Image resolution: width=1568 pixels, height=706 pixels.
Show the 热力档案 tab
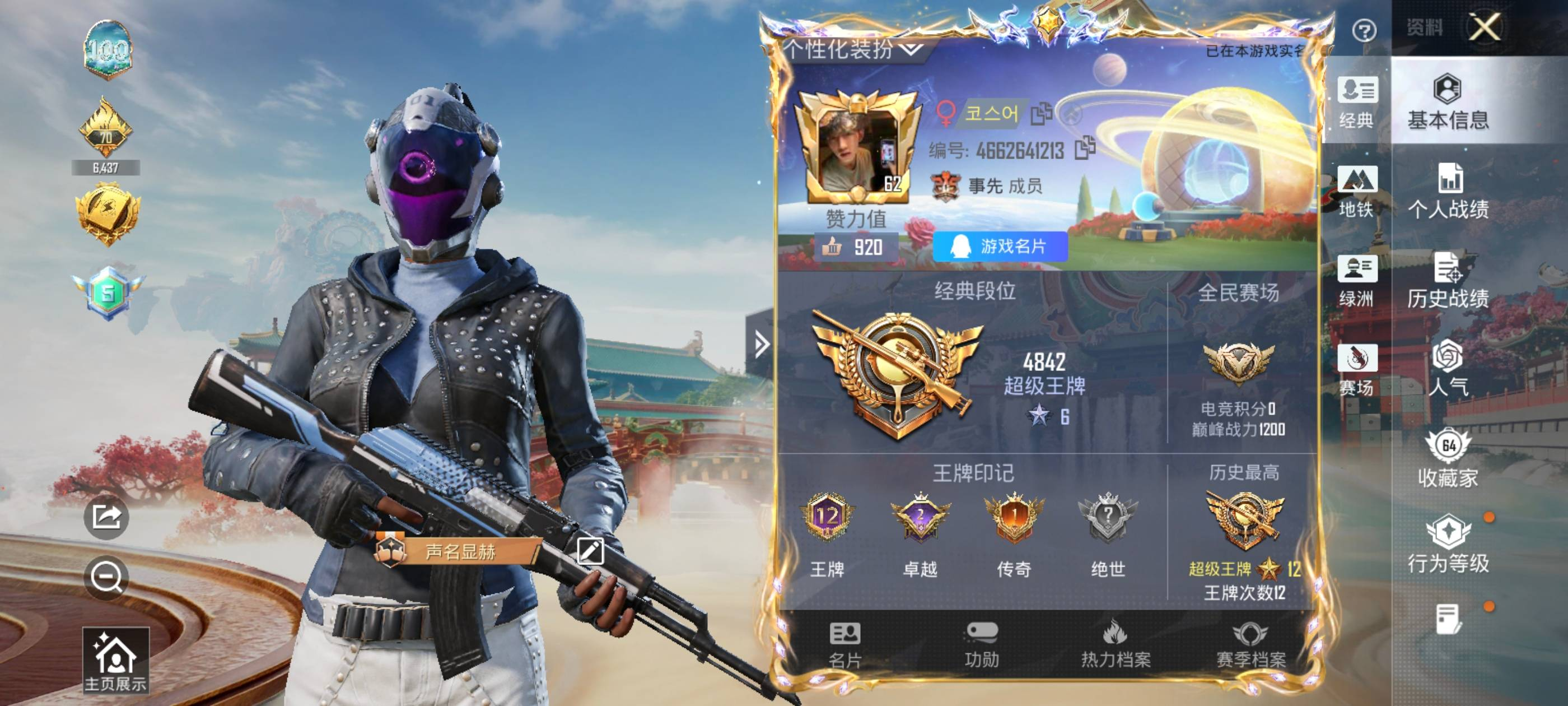click(x=1115, y=645)
